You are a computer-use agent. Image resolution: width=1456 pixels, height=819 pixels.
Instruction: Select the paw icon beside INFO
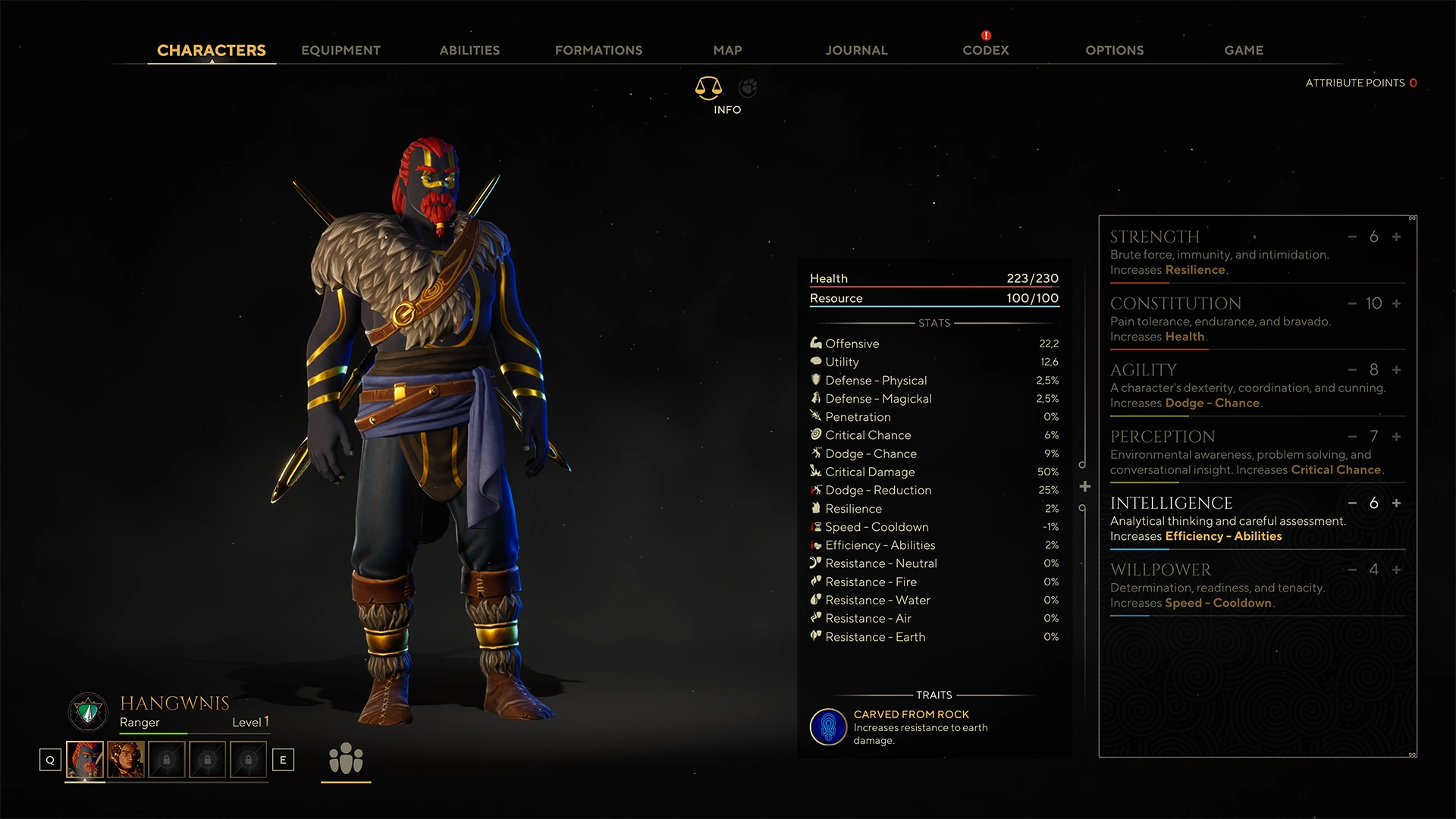click(x=748, y=88)
